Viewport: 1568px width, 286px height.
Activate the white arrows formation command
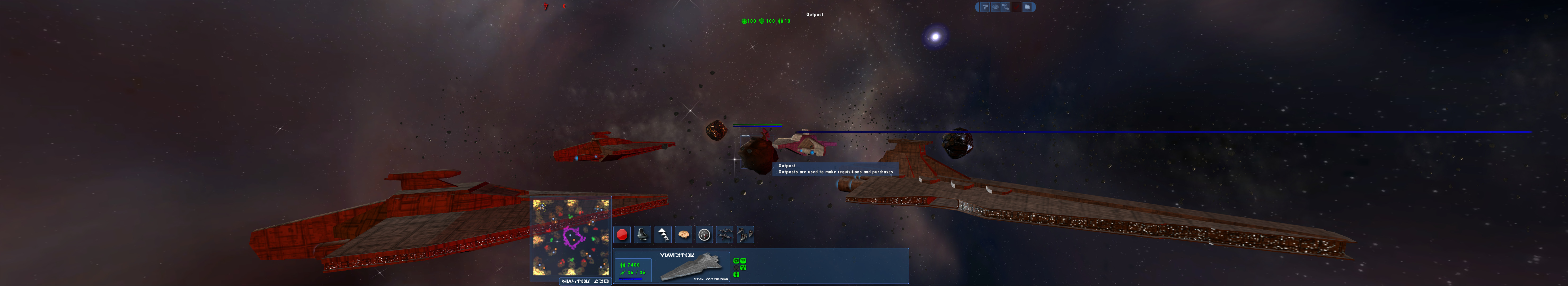[x=663, y=234]
